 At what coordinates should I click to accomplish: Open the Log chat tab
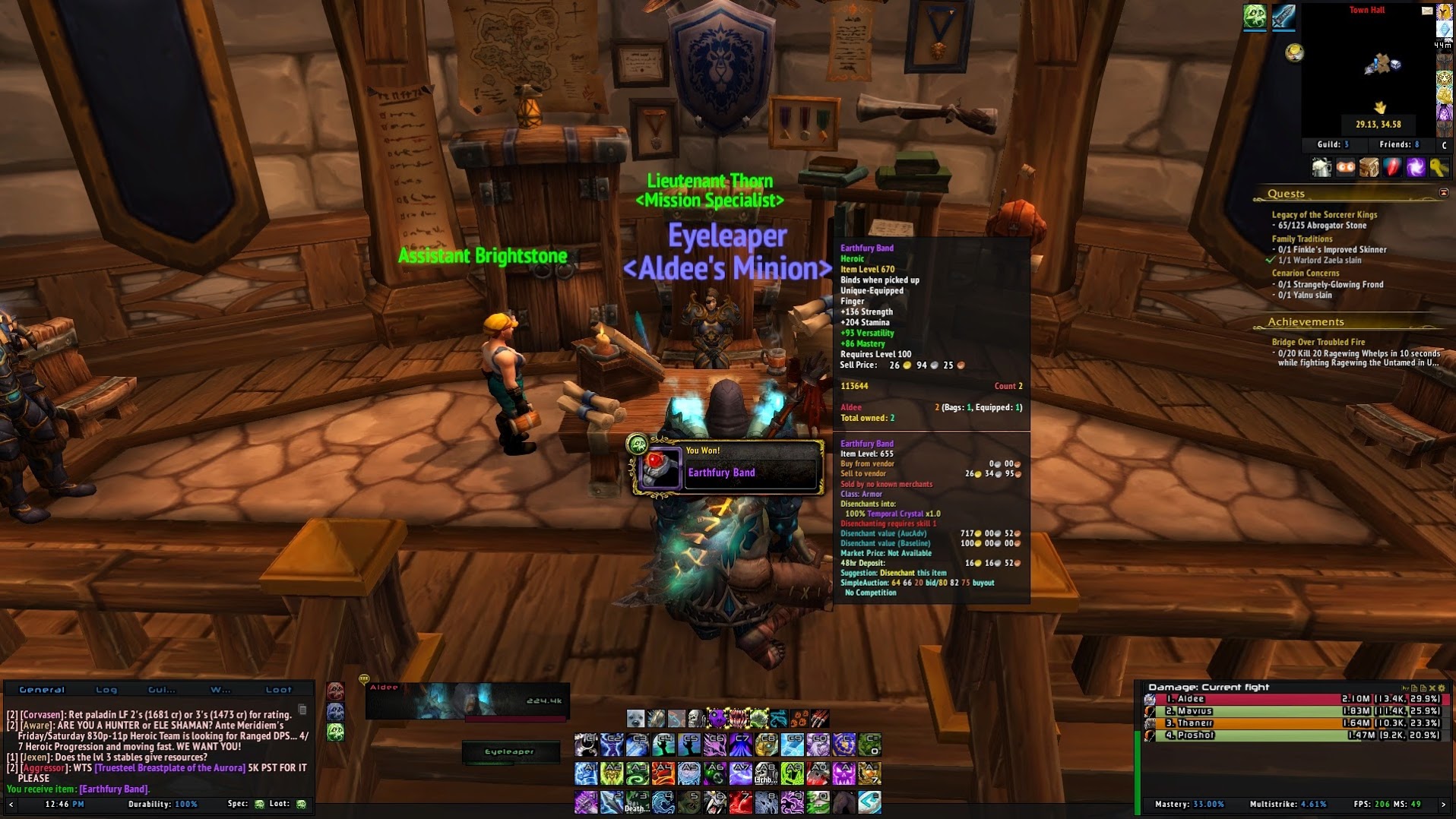tap(106, 690)
